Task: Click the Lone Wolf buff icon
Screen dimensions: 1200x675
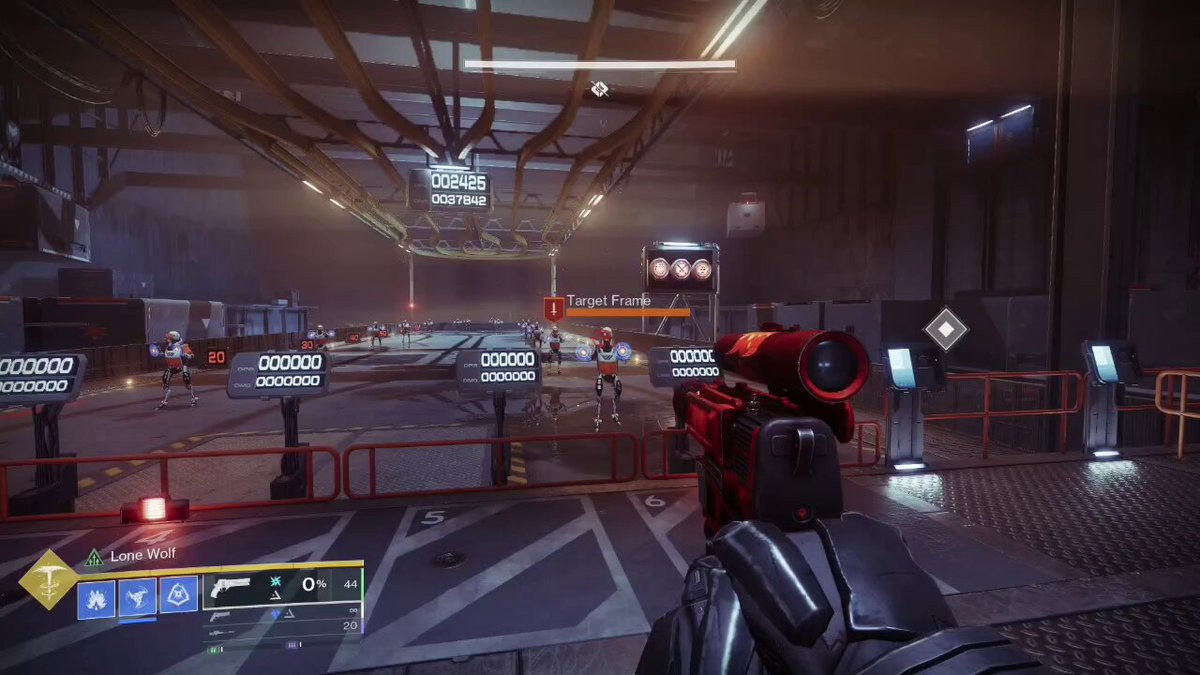Action: click(x=94, y=557)
